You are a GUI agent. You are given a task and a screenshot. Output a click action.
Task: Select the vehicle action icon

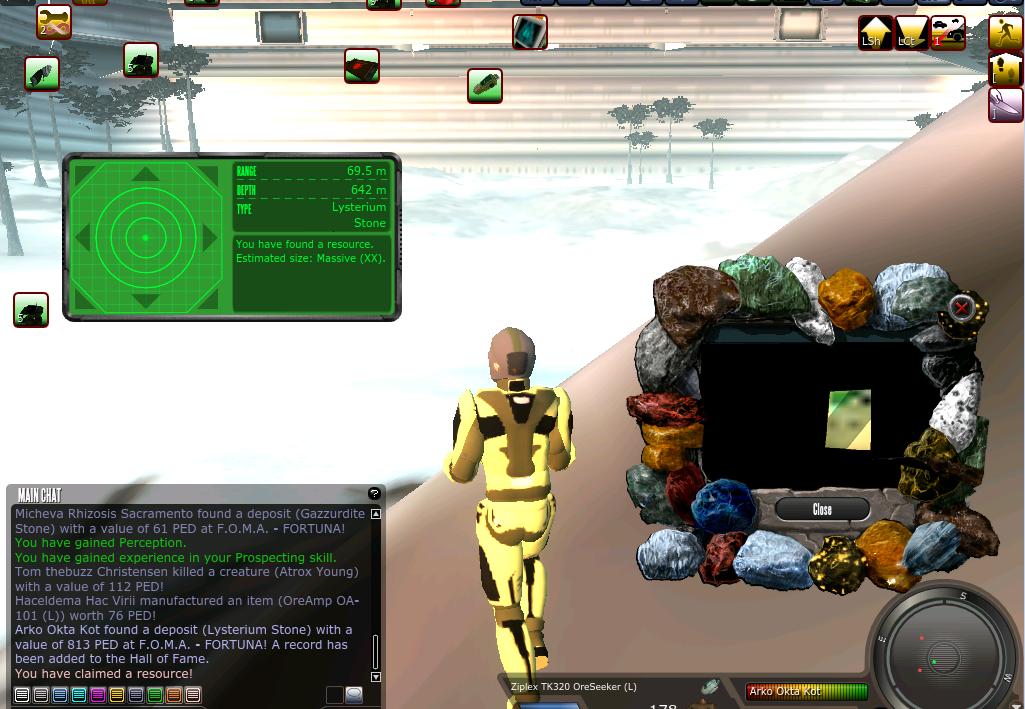pos(947,32)
